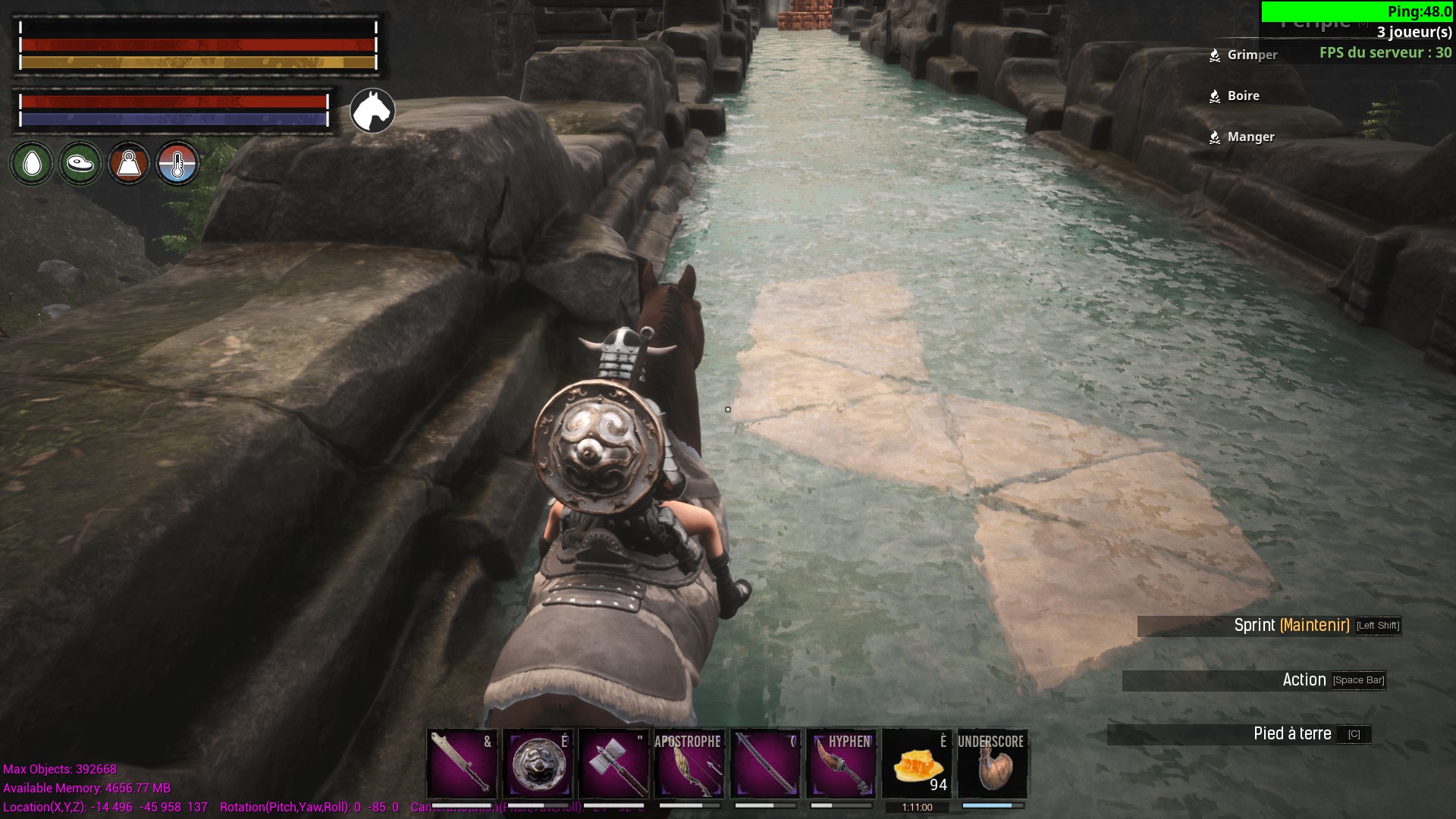
Task: Select the honey stack in slot È
Action: coord(918,764)
